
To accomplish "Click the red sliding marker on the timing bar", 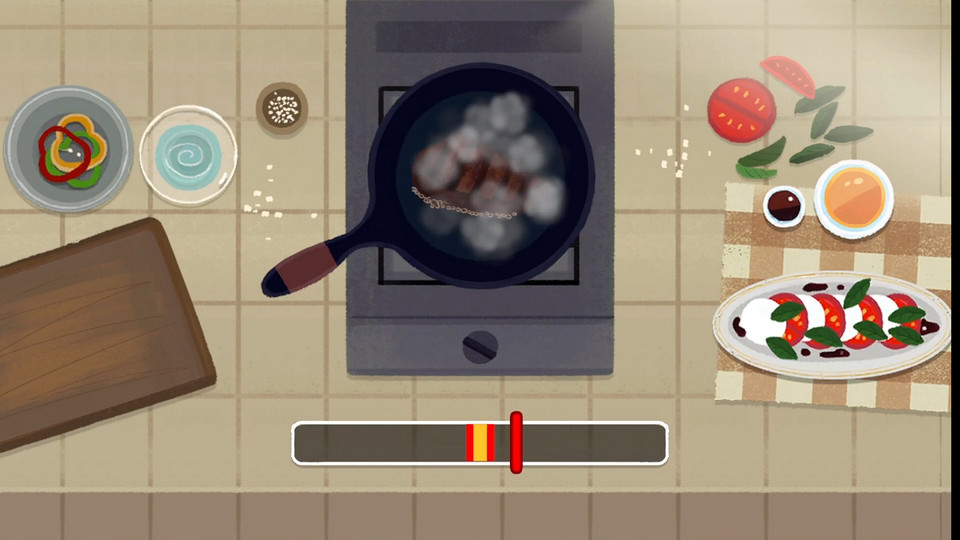I will tap(516, 442).
